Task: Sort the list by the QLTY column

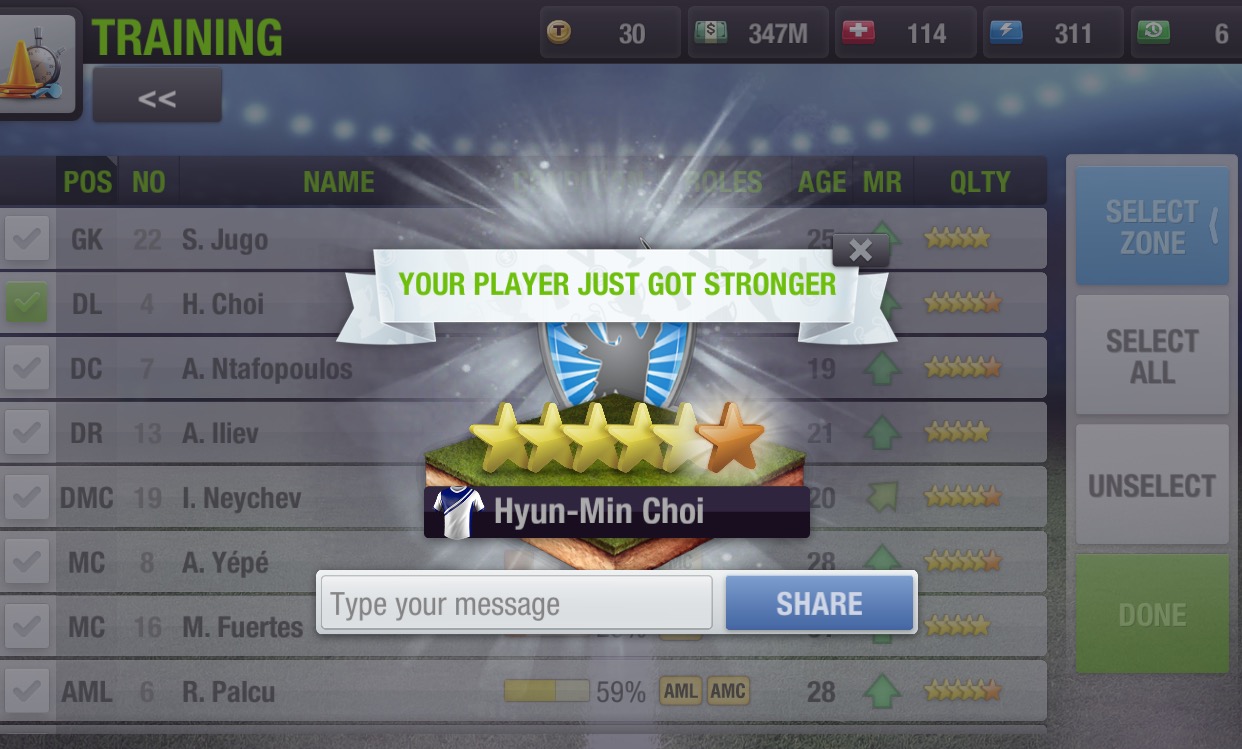Action: 980,182
